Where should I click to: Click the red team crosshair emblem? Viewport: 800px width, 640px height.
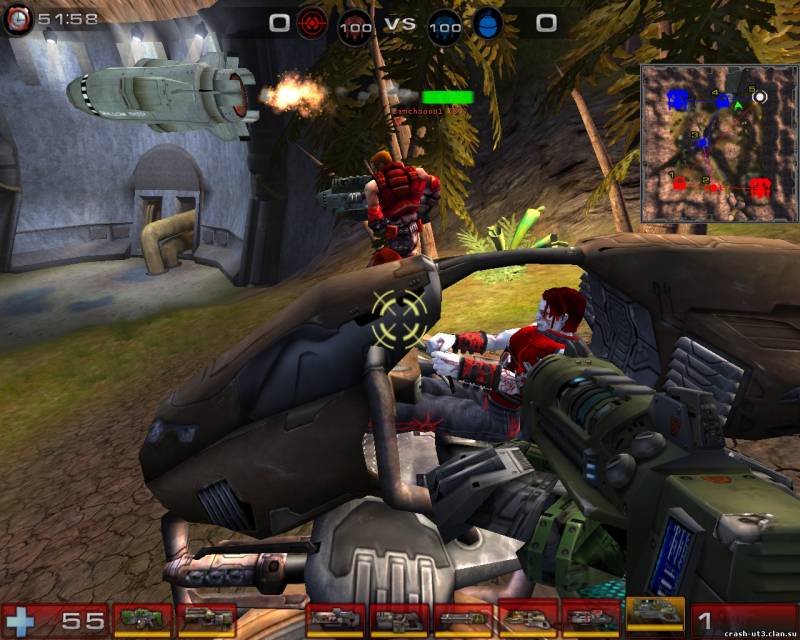pyautogui.click(x=312, y=23)
